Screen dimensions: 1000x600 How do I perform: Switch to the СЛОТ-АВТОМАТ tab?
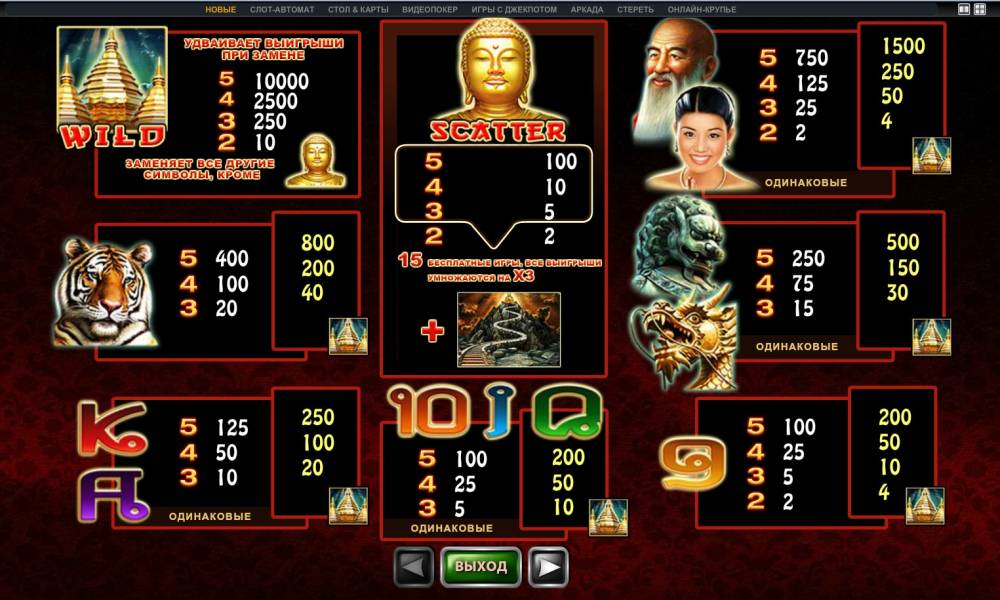point(282,10)
